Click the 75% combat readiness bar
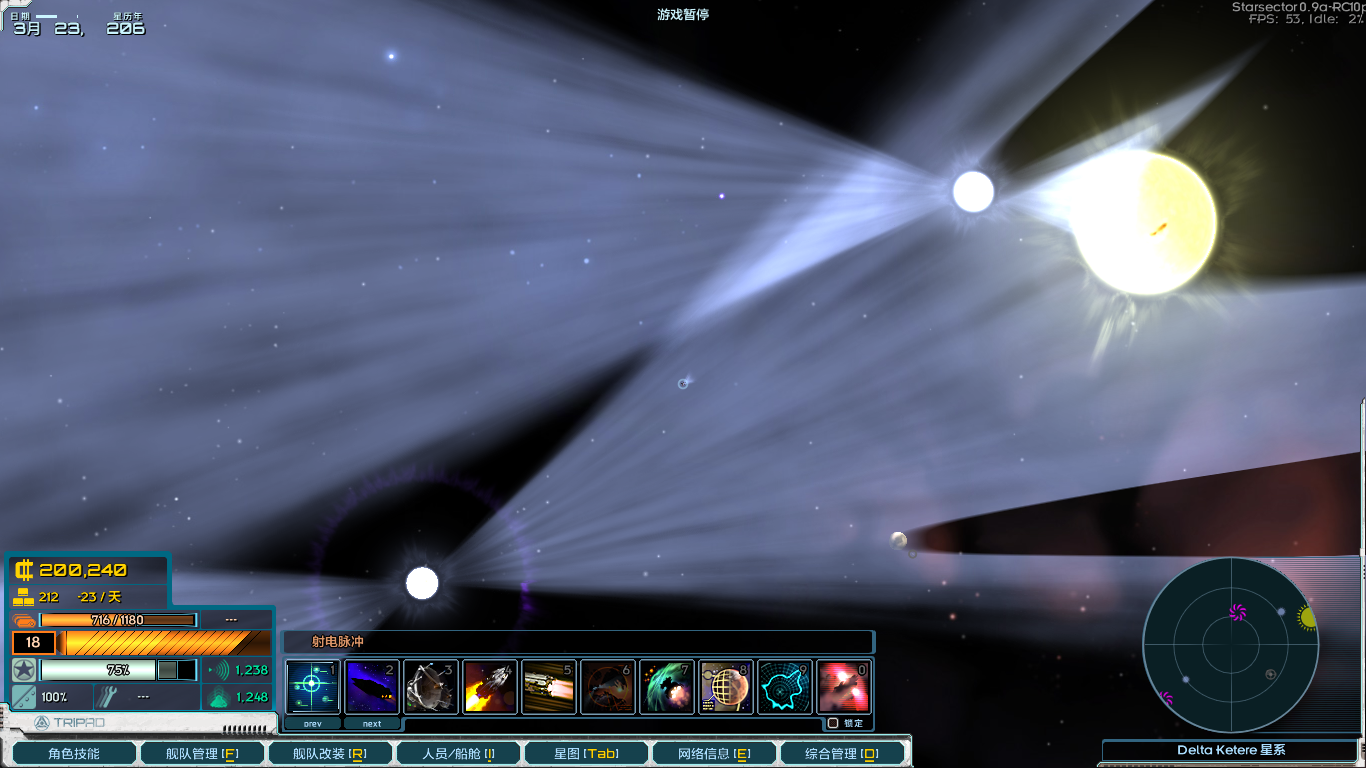 tap(100, 670)
